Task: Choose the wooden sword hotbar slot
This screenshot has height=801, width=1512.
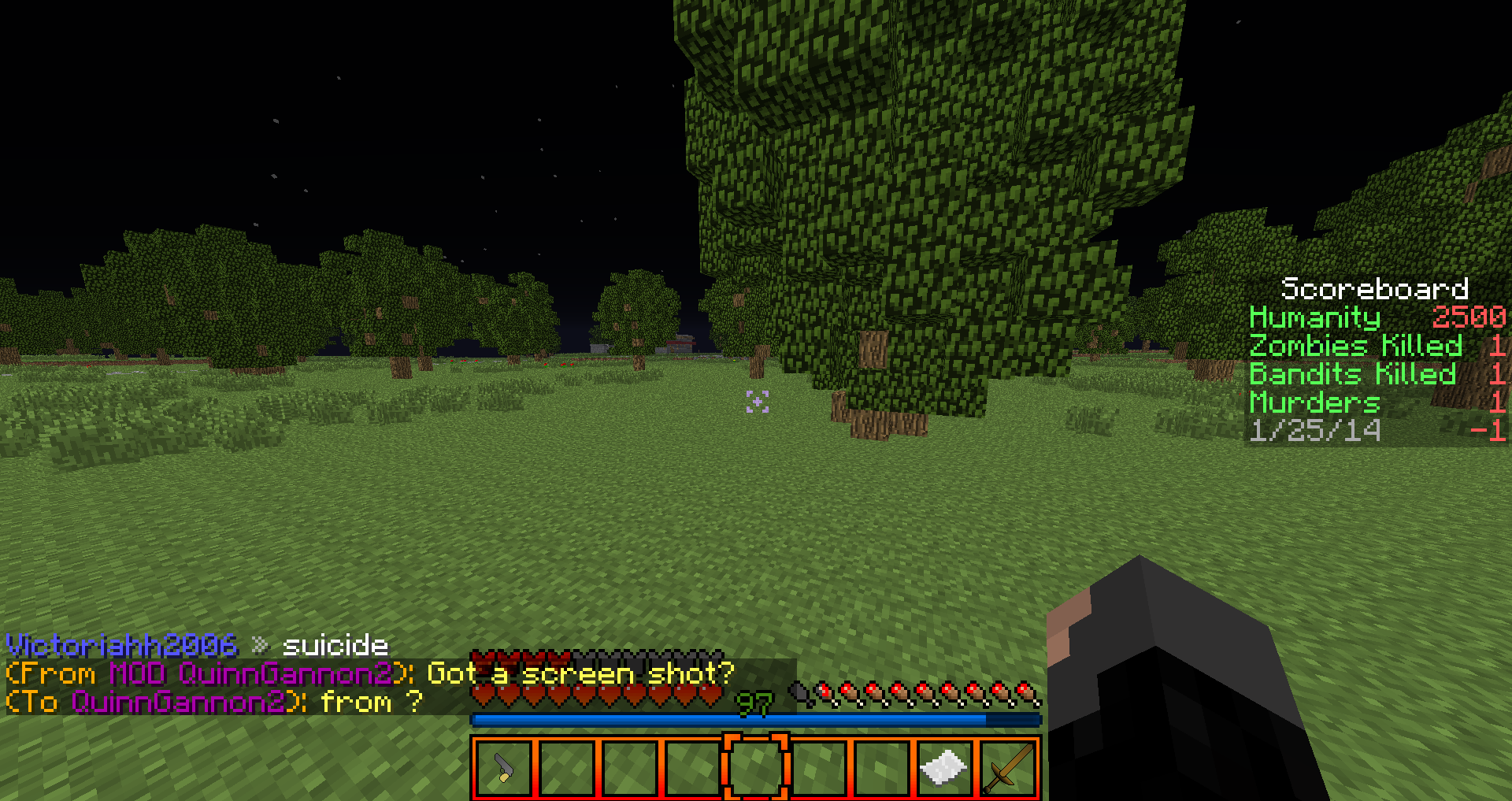Action: click(x=1007, y=768)
